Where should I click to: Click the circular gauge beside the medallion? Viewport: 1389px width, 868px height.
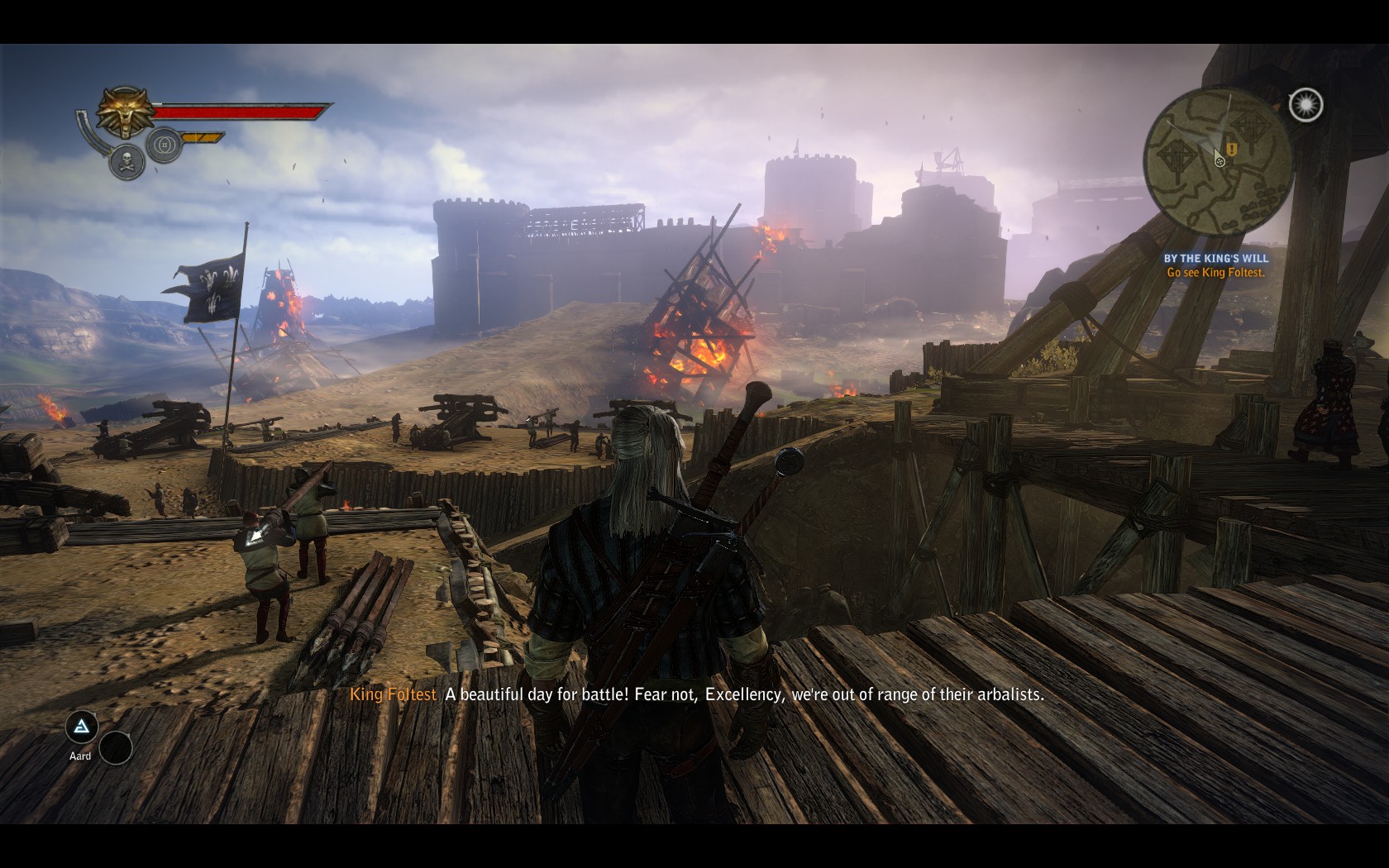click(x=165, y=146)
